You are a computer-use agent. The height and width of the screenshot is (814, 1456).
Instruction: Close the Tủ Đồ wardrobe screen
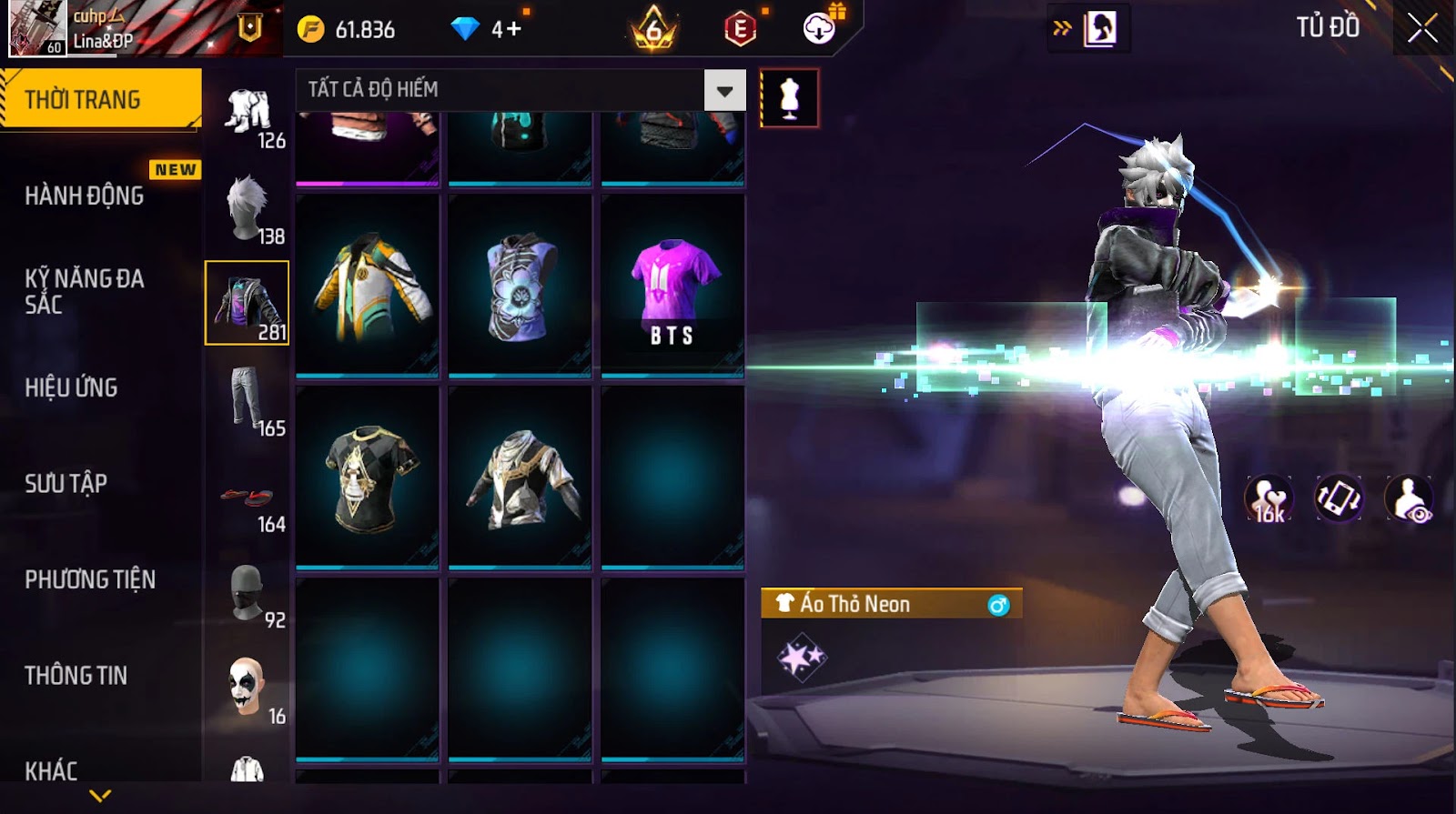point(1422,29)
